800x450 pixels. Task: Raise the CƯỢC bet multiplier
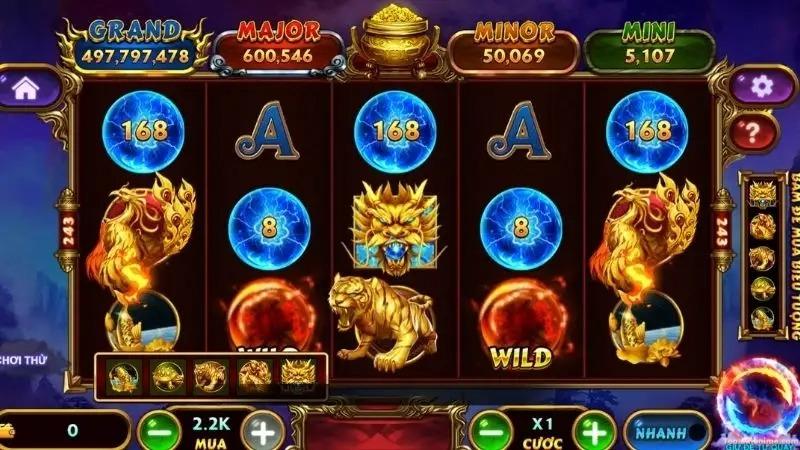tap(594, 431)
